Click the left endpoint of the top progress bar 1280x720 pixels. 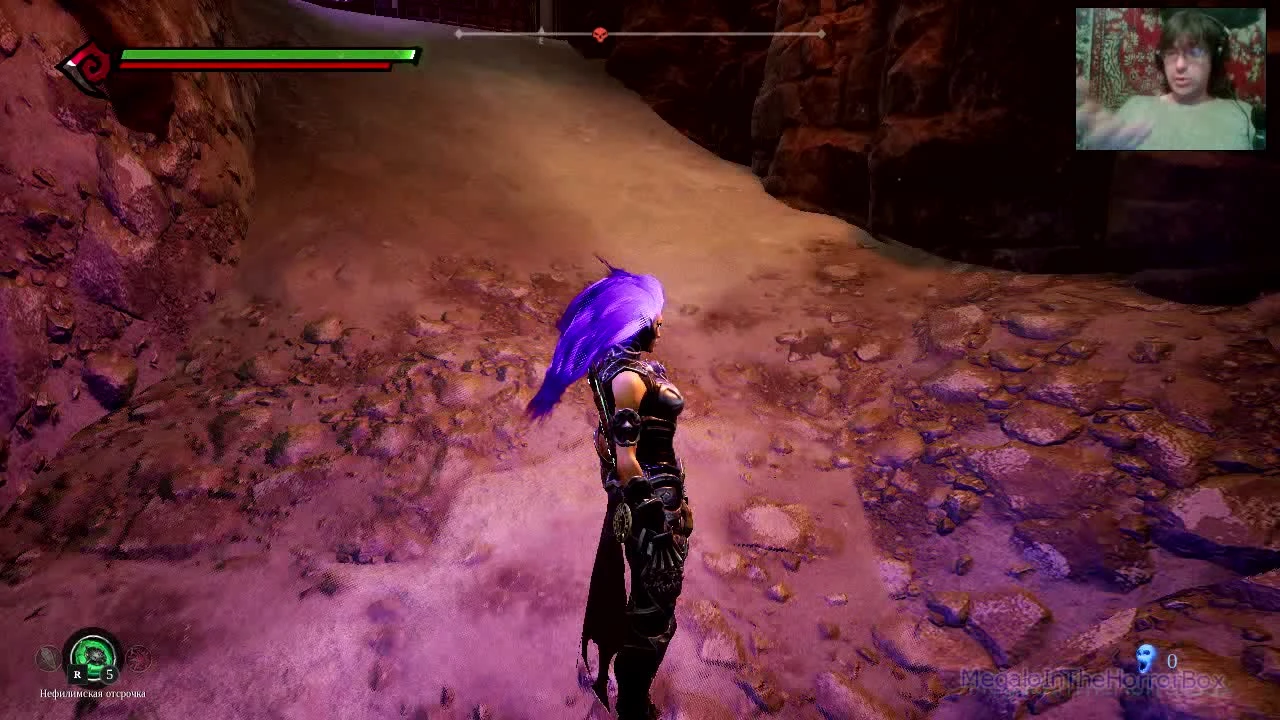458,33
